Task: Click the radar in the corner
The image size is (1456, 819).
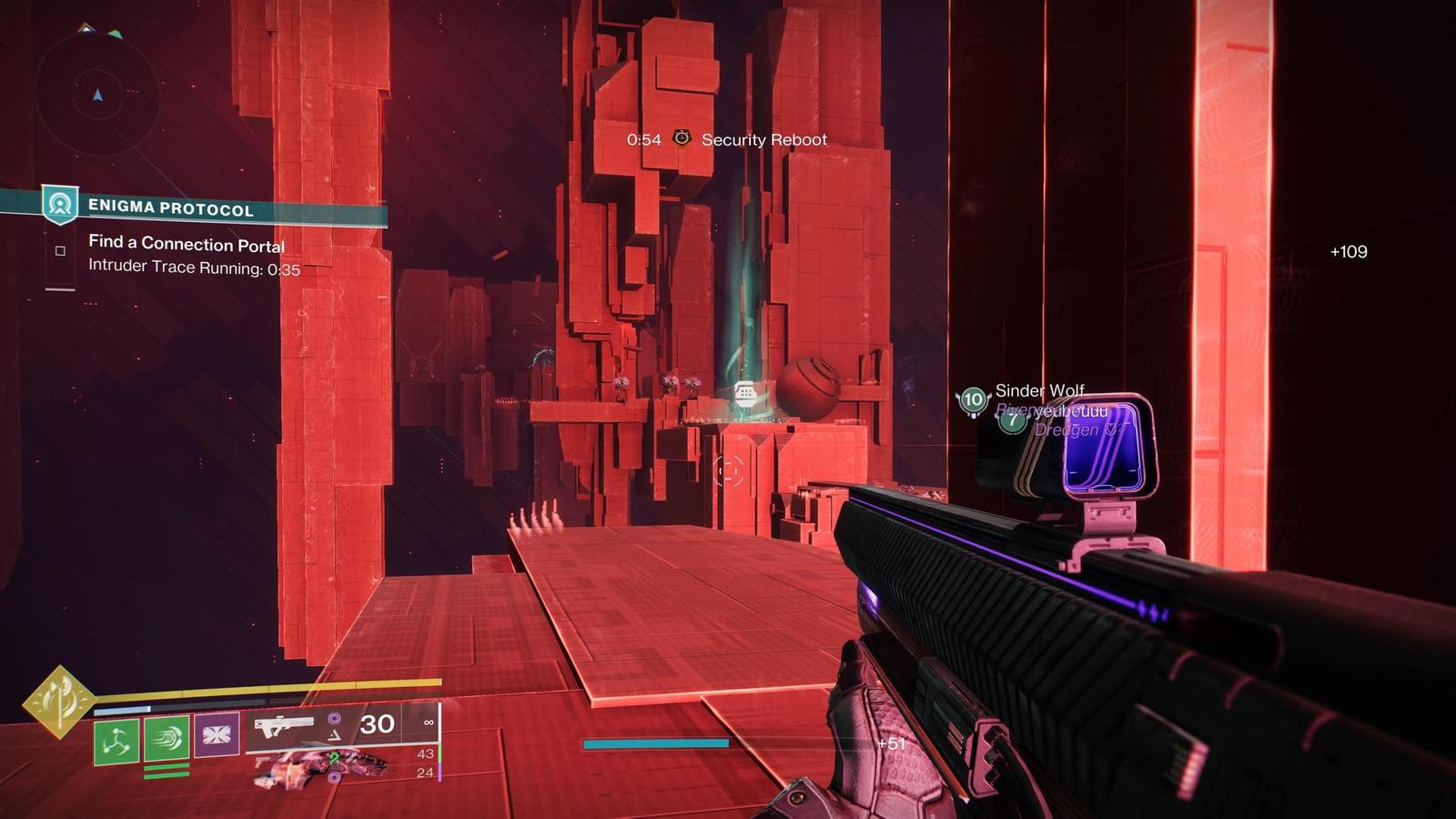Action: click(97, 94)
